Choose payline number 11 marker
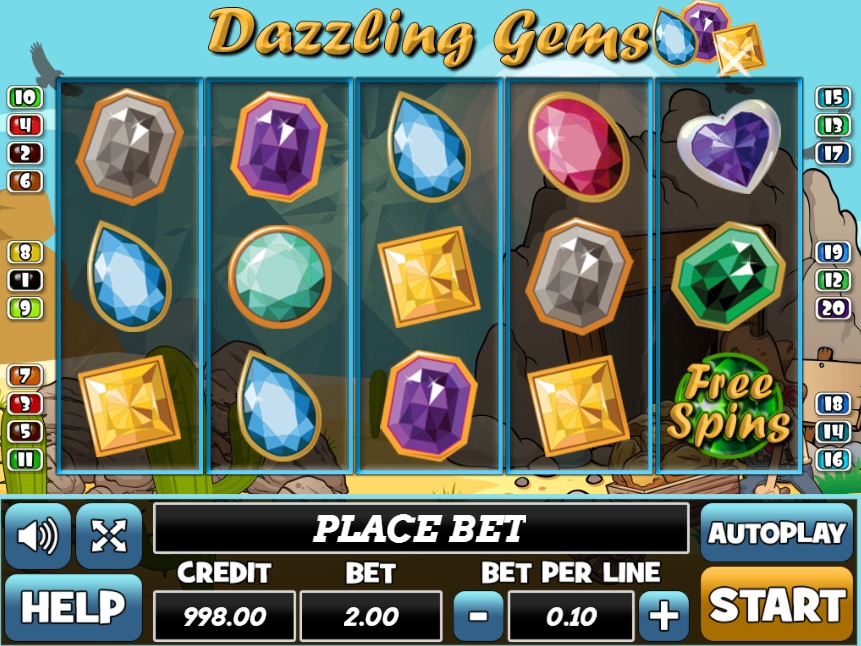The height and width of the screenshot is (646, 861). [26, 460]
